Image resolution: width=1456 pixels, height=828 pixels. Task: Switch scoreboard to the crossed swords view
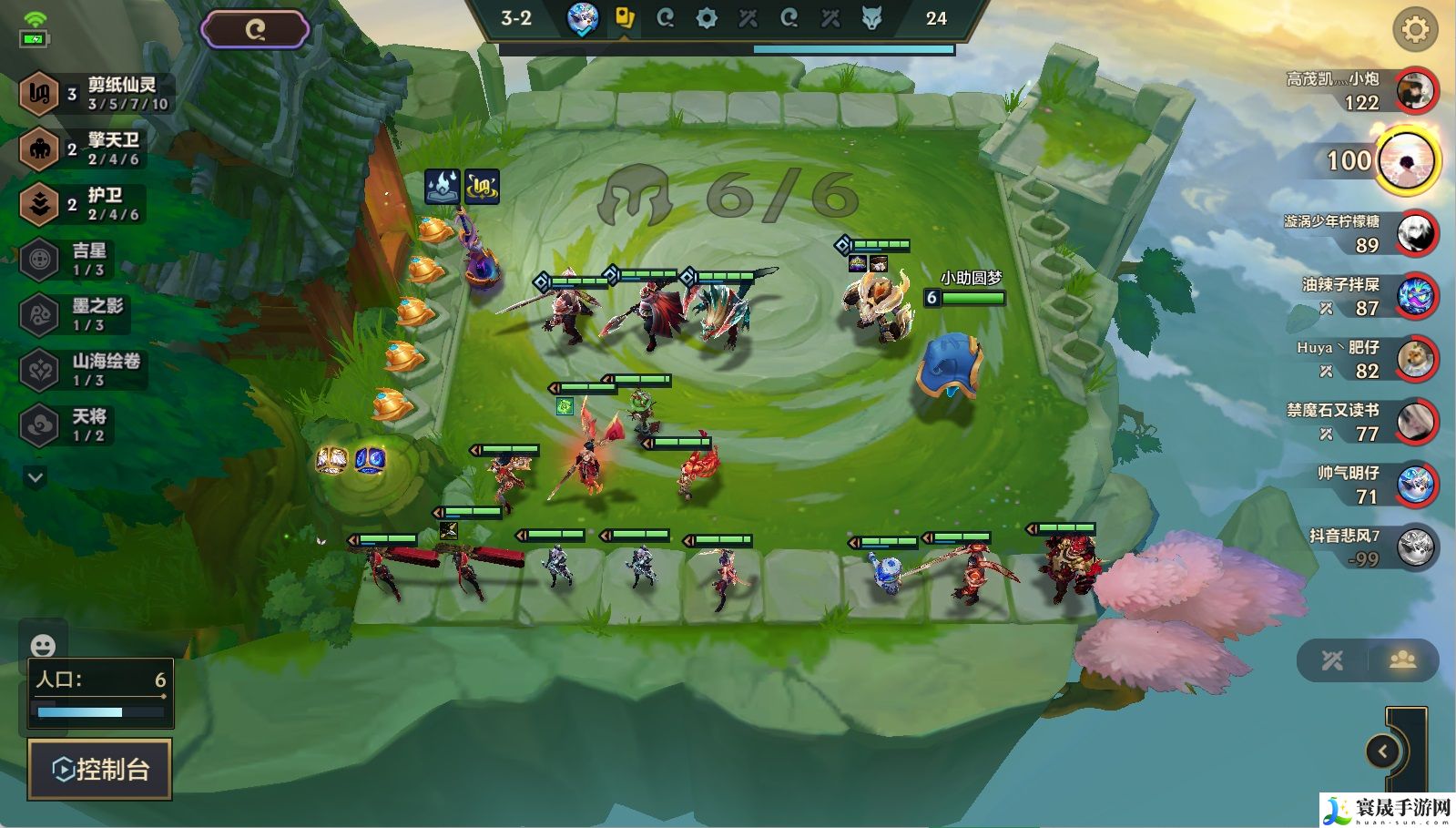tap(1332, 660)
